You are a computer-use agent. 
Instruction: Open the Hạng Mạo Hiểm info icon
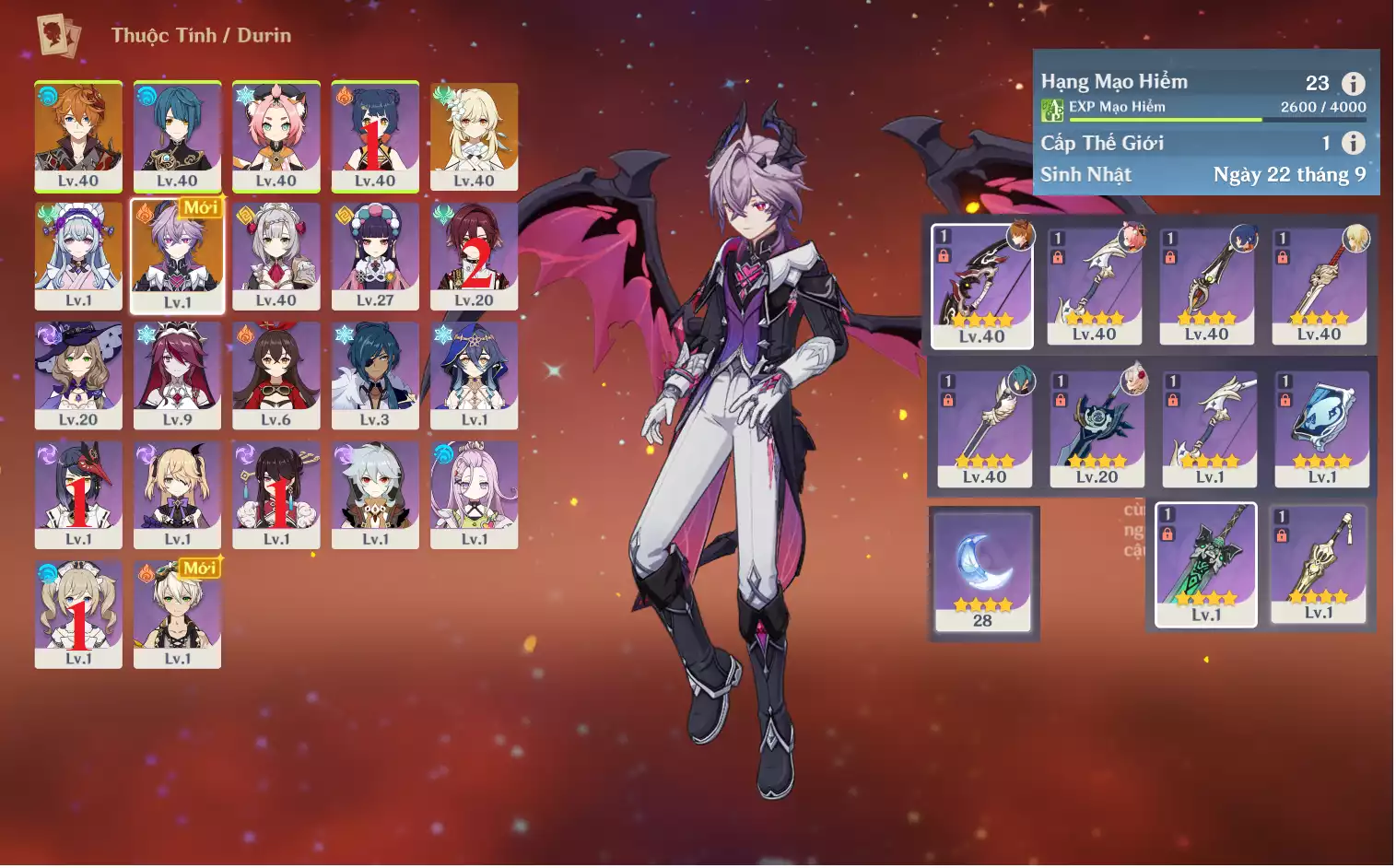coord(1353,84)
